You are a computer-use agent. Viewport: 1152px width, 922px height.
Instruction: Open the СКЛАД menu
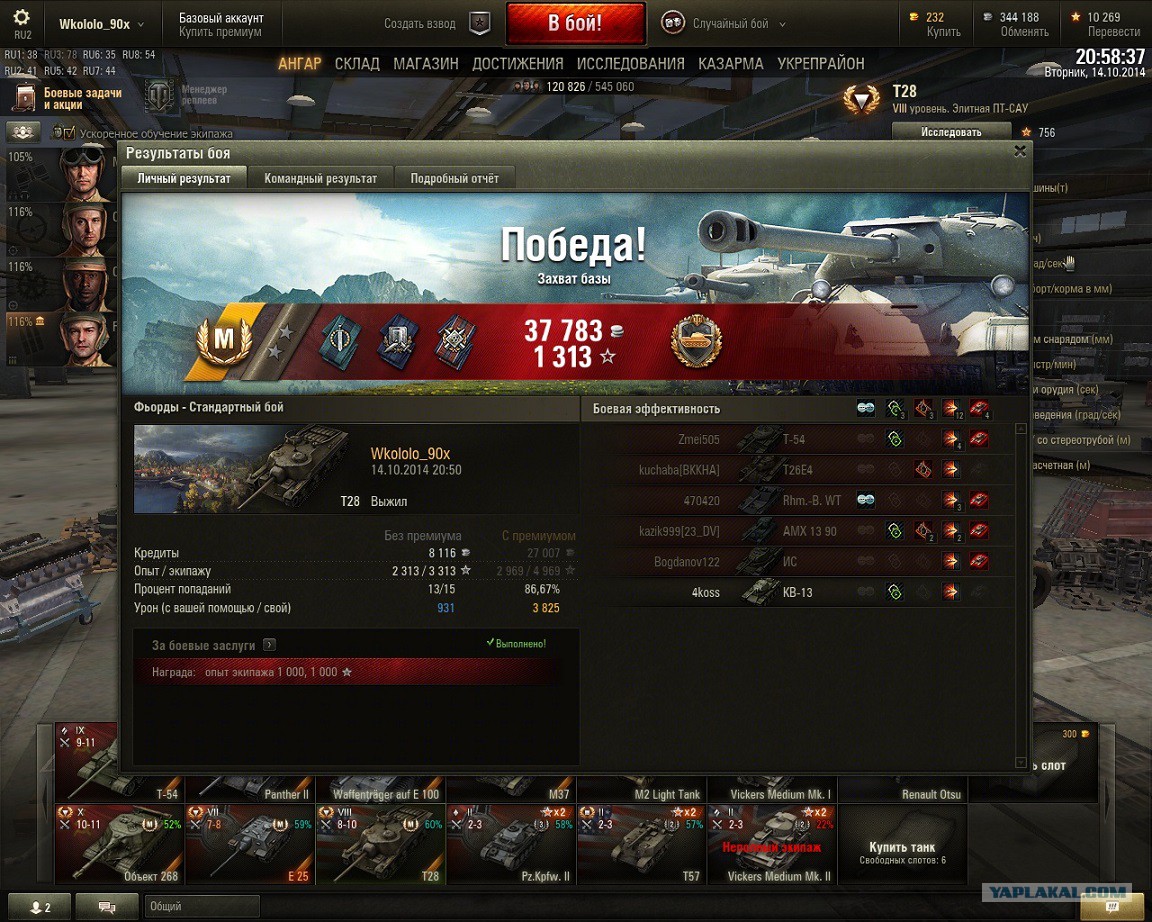pyautogui.click(x=357, y=64)
